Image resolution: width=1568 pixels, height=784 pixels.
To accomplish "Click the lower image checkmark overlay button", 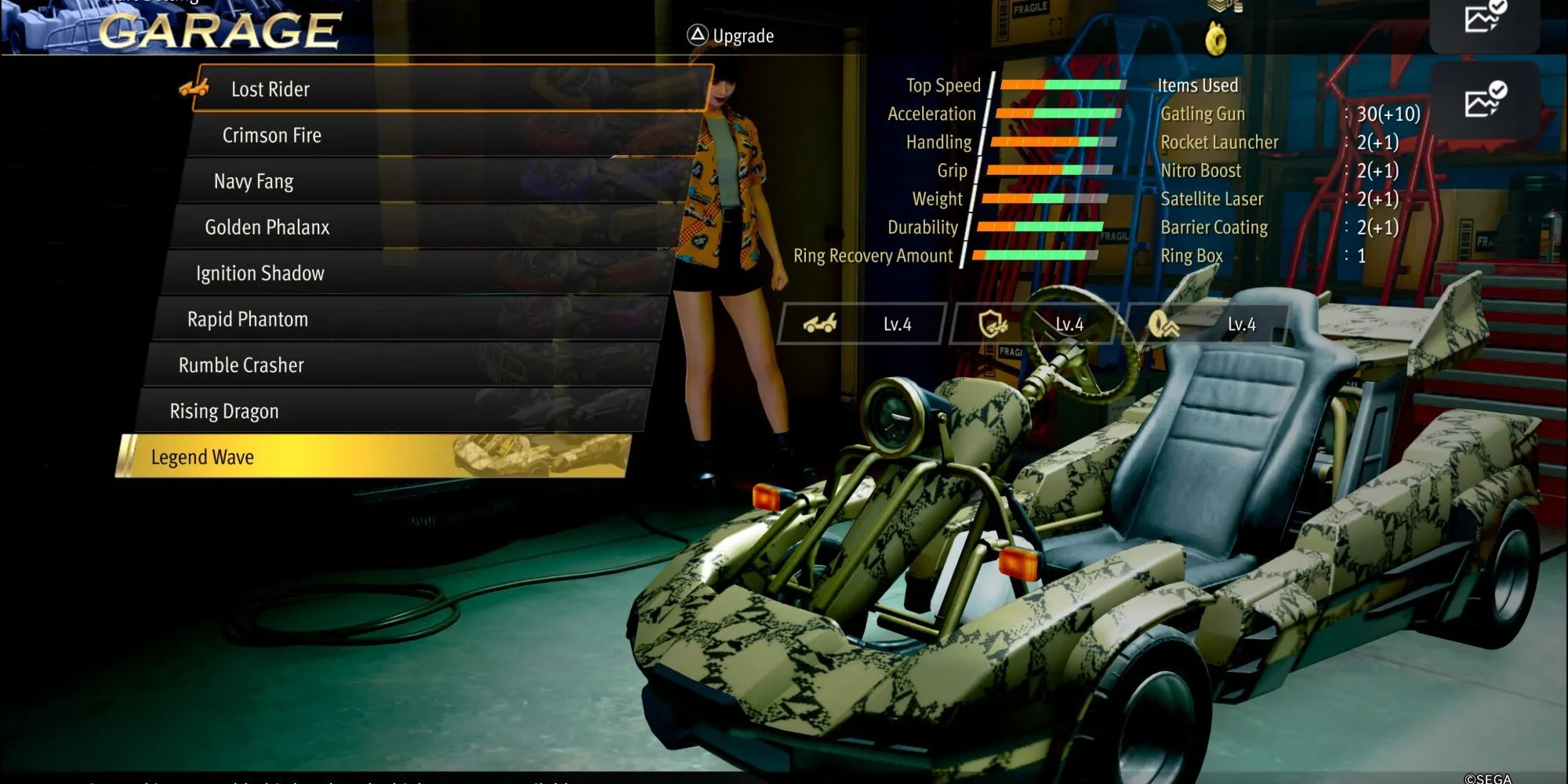I will 1485,101.
